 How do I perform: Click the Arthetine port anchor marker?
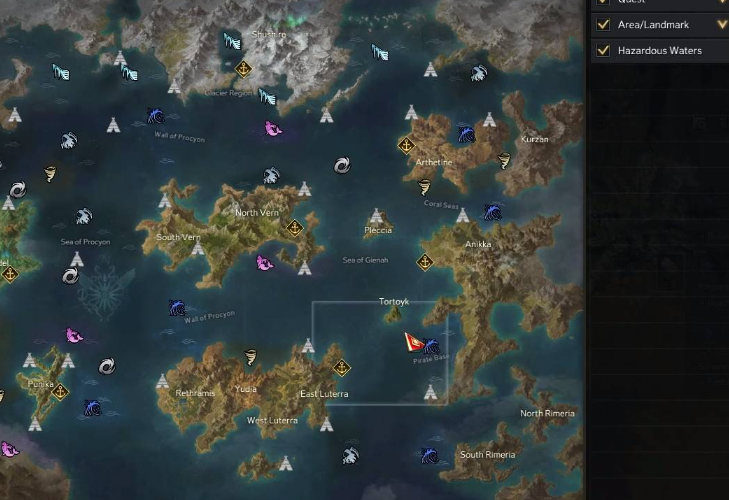(x=406, y=145)
